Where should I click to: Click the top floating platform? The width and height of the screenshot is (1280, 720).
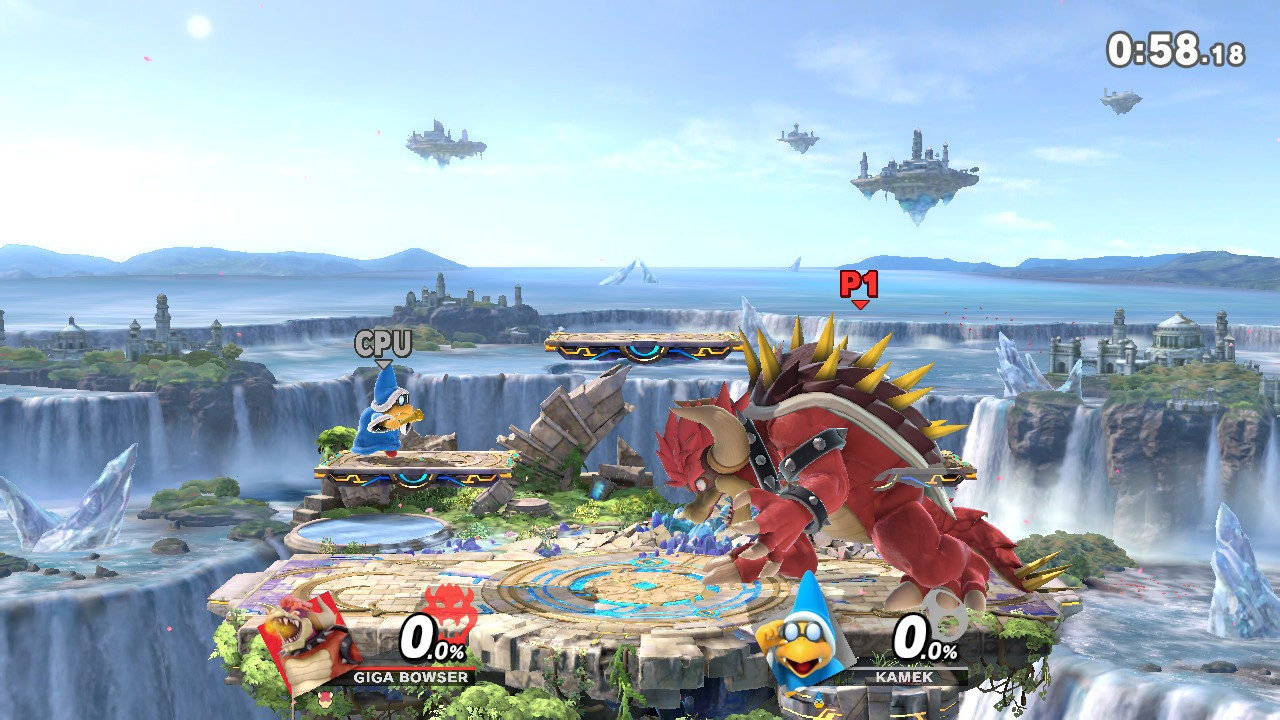[640, 345]
